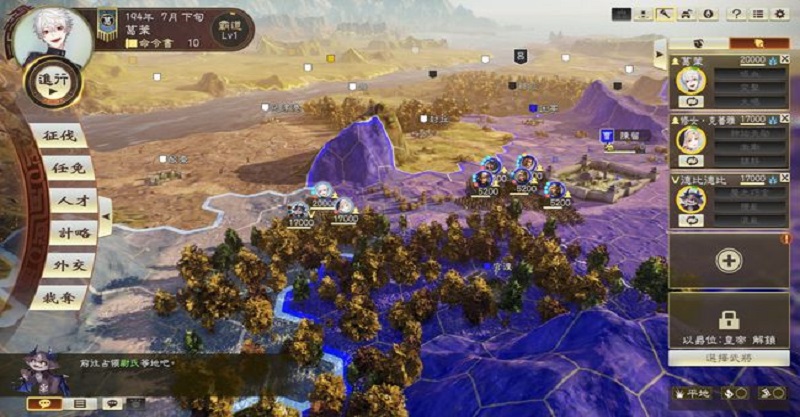800x417 pixels.
Task: Click the 選擇武將 select officer button
Action: point(728,358)
